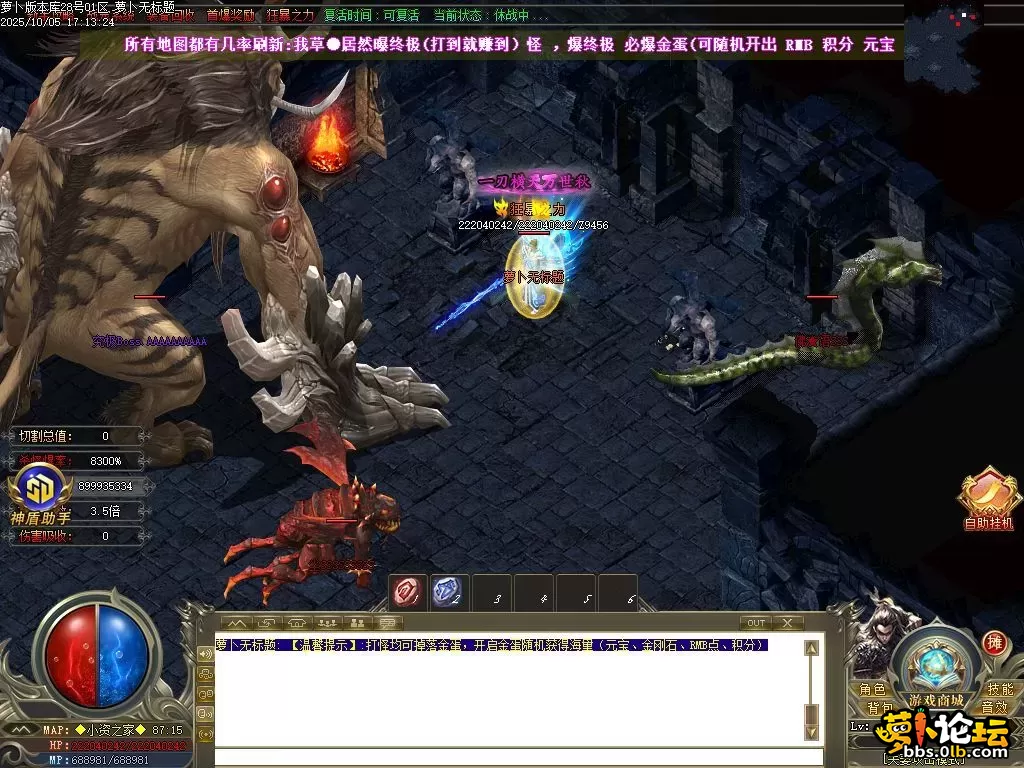Open 首爆奖励 first-drop rewards
This screenshot has width=1024, height=768.
229,15
